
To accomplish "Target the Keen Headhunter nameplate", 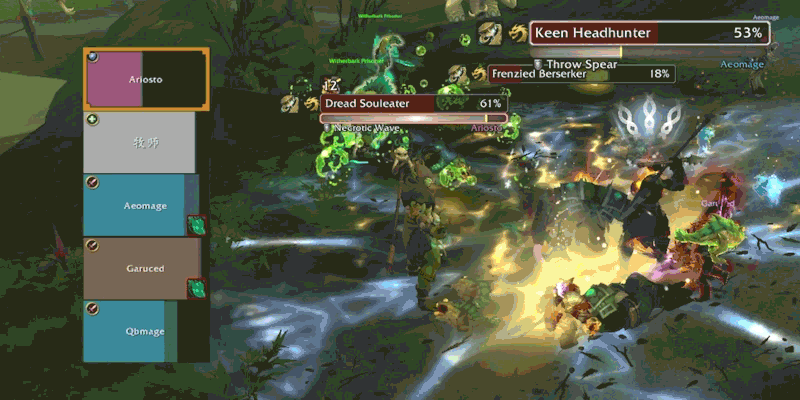I will point(650,33).
